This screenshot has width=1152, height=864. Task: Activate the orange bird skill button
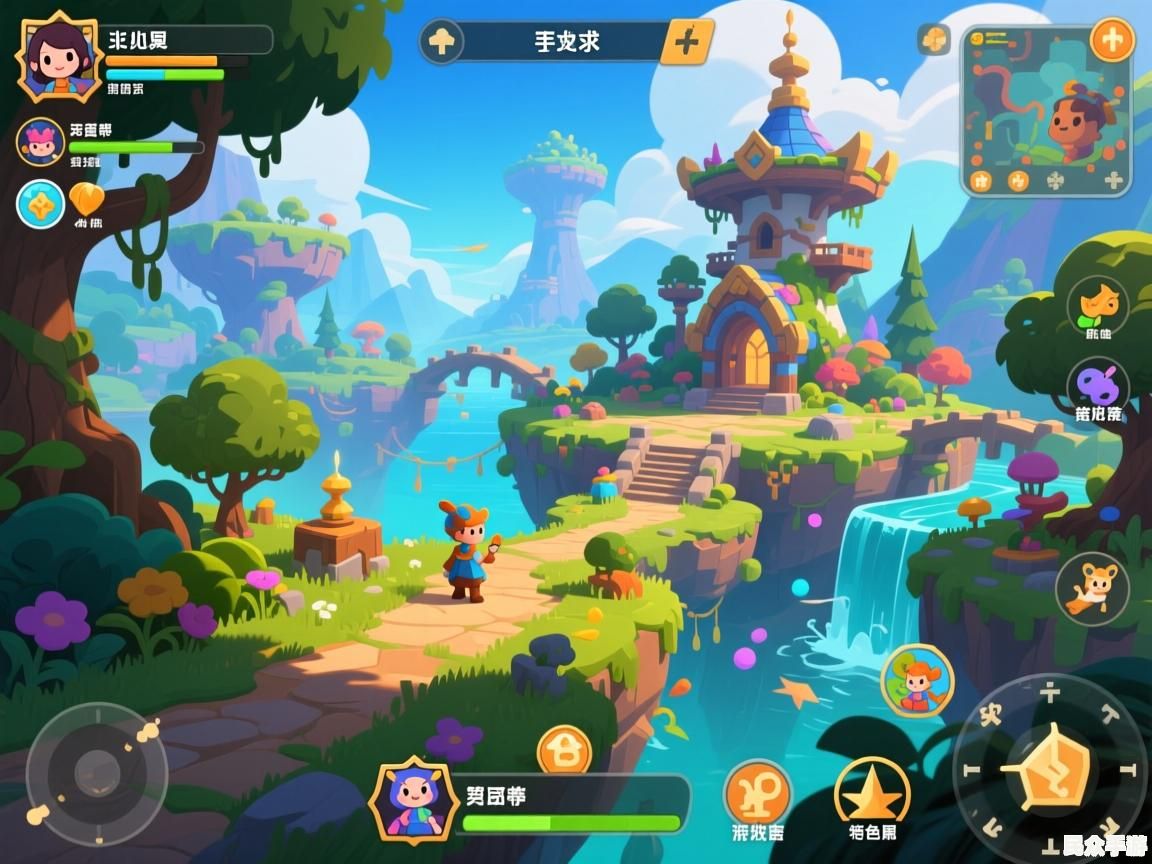(1097, 303)
